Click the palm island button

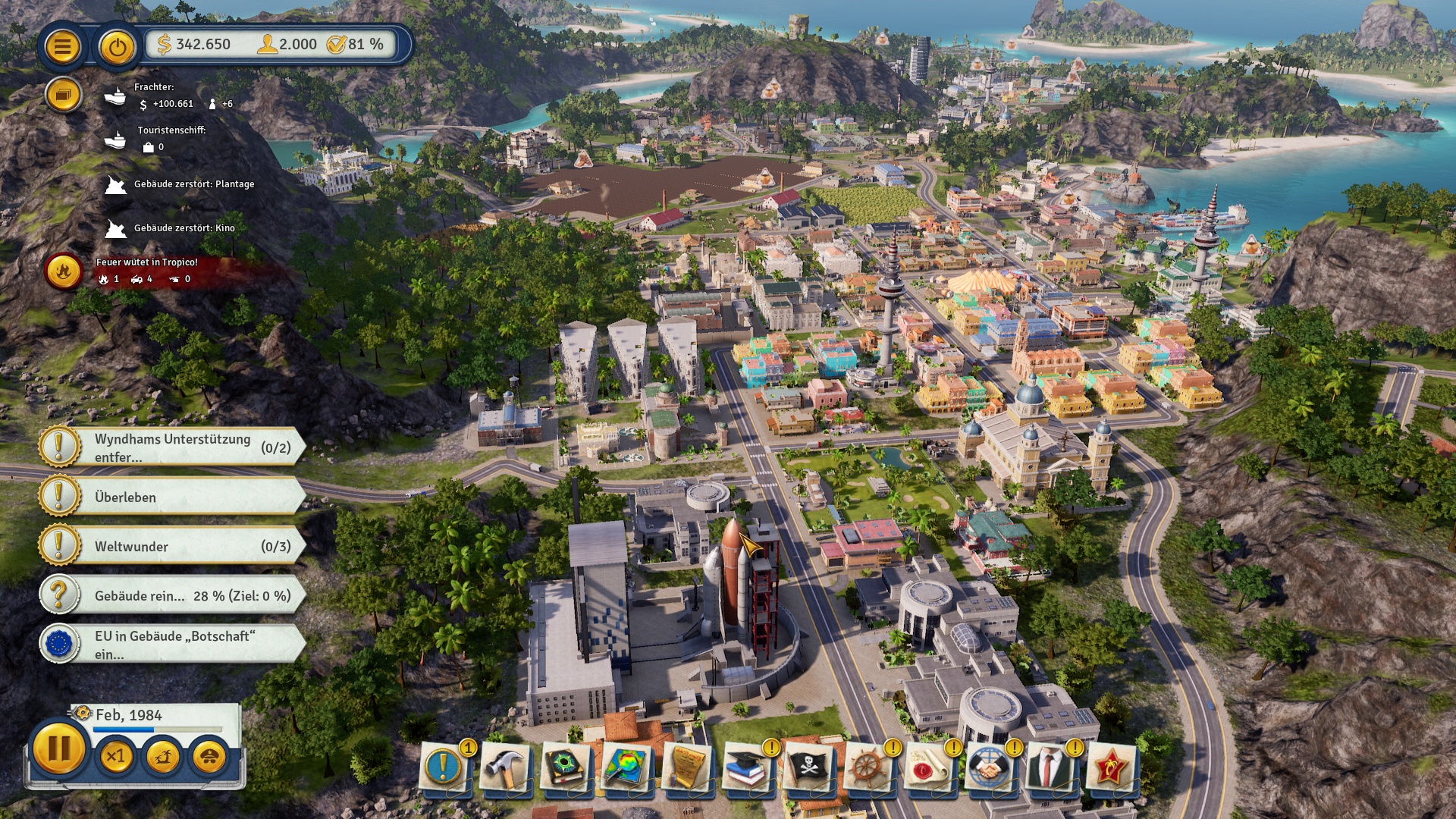[x=162, y=756]
